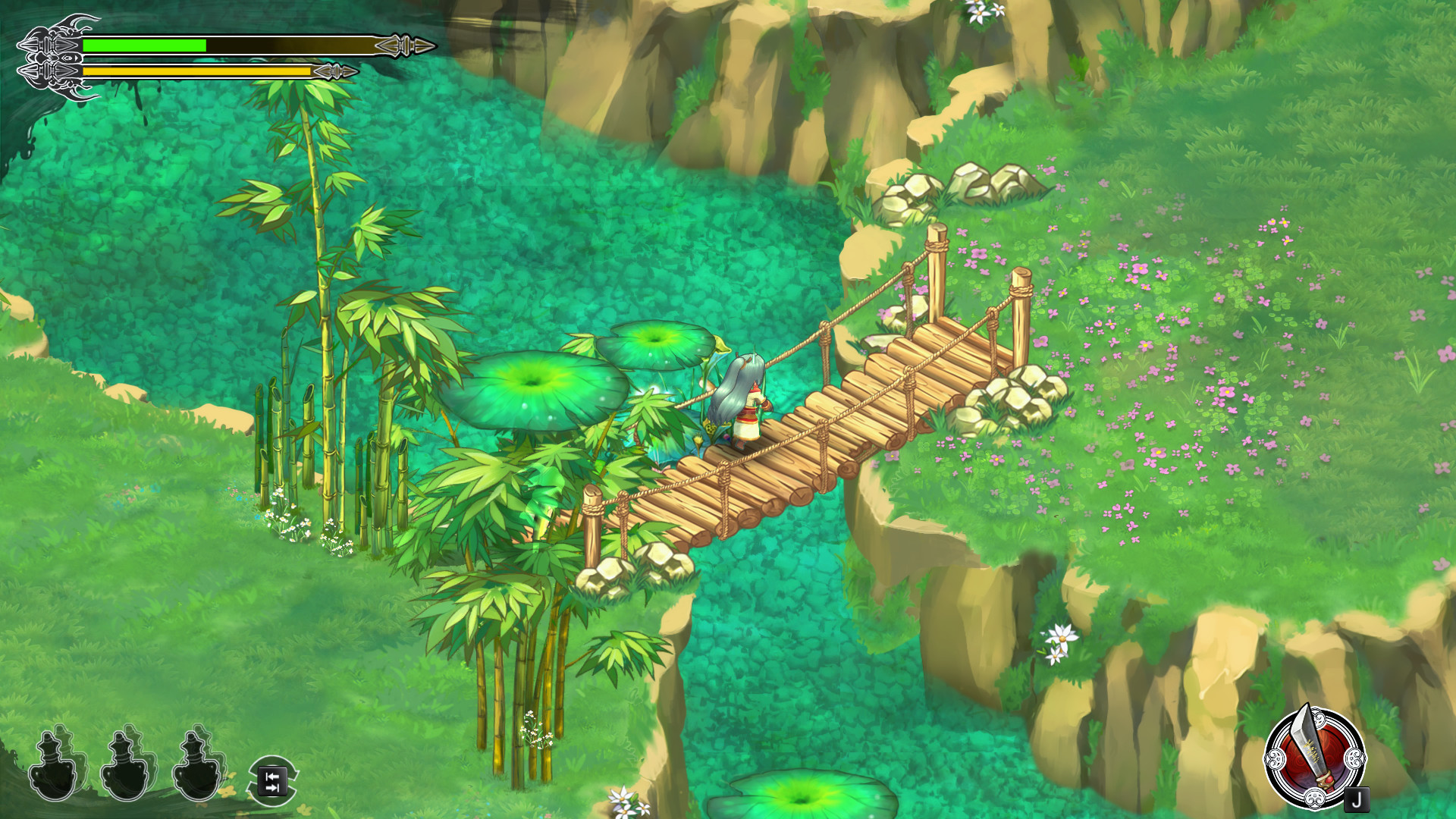Select the yellow energy bar
Viewport: 1456px width, 819px height.
(197, 71)
